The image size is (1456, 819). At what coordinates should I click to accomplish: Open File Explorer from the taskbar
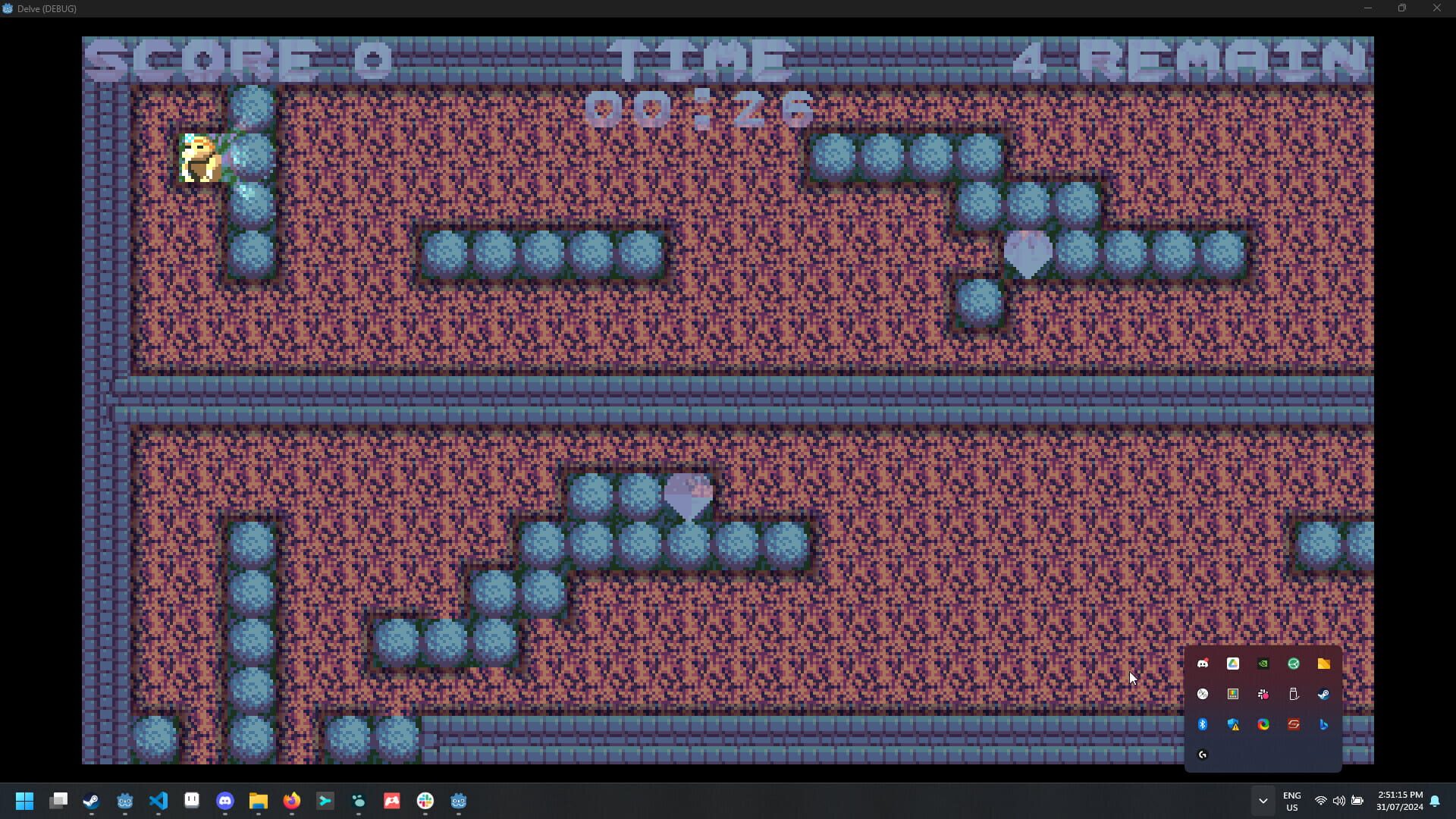(x=258, y=802)
